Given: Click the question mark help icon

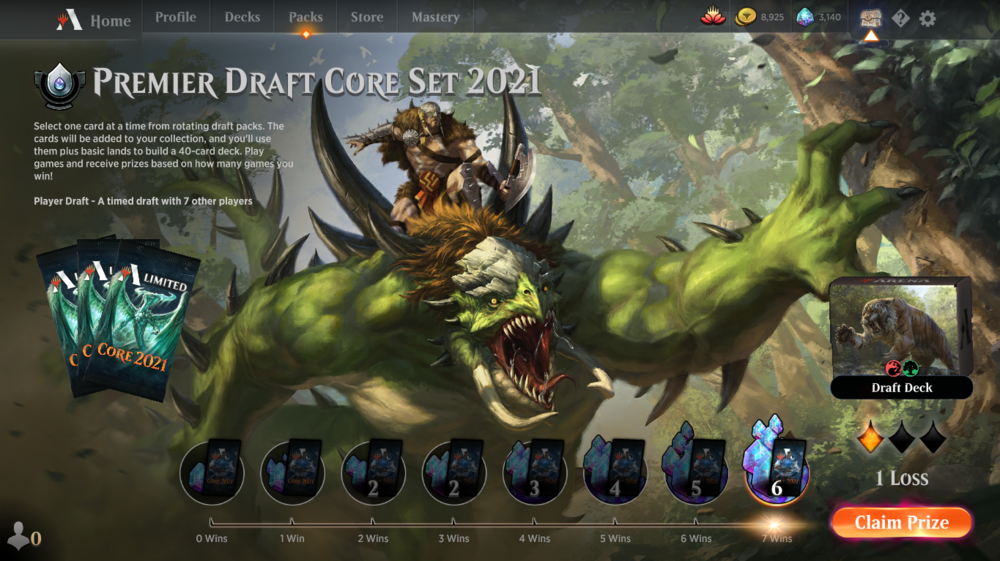Looking at the screenshot, I should pos(900,18).
